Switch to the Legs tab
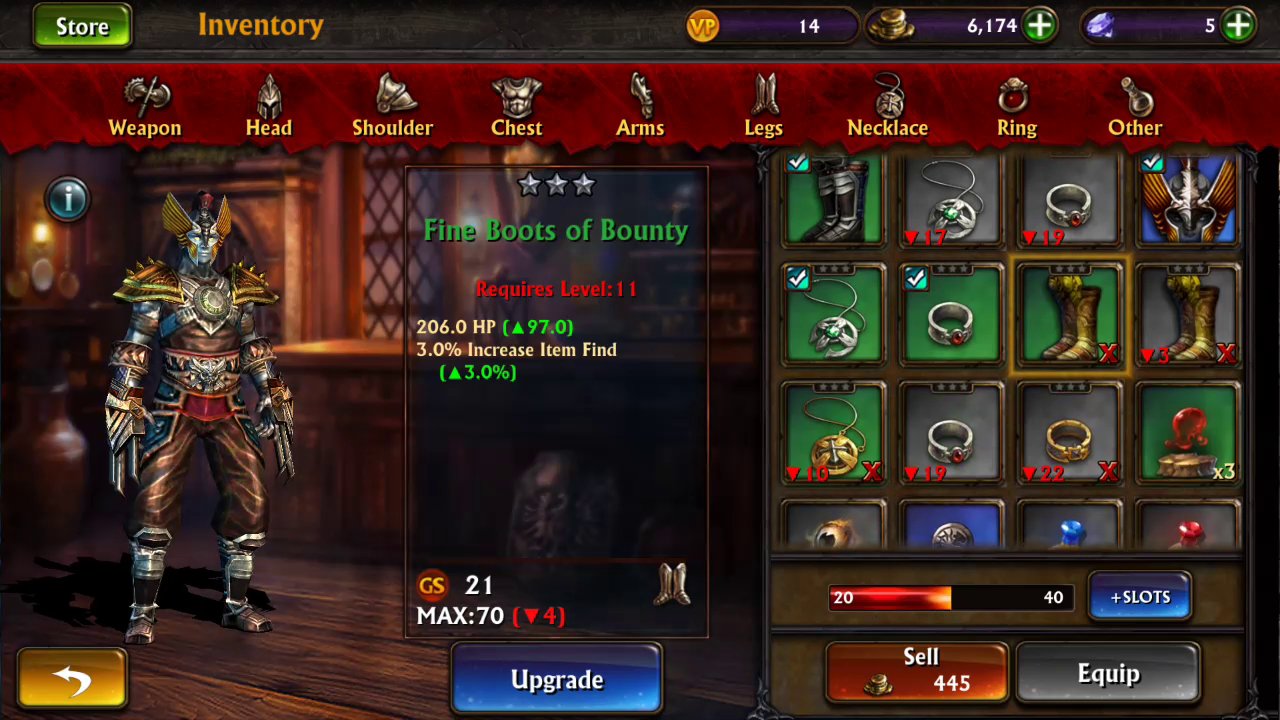Image resolution: width=1280 pixels, height=720 pixels. tap(764, 107)
